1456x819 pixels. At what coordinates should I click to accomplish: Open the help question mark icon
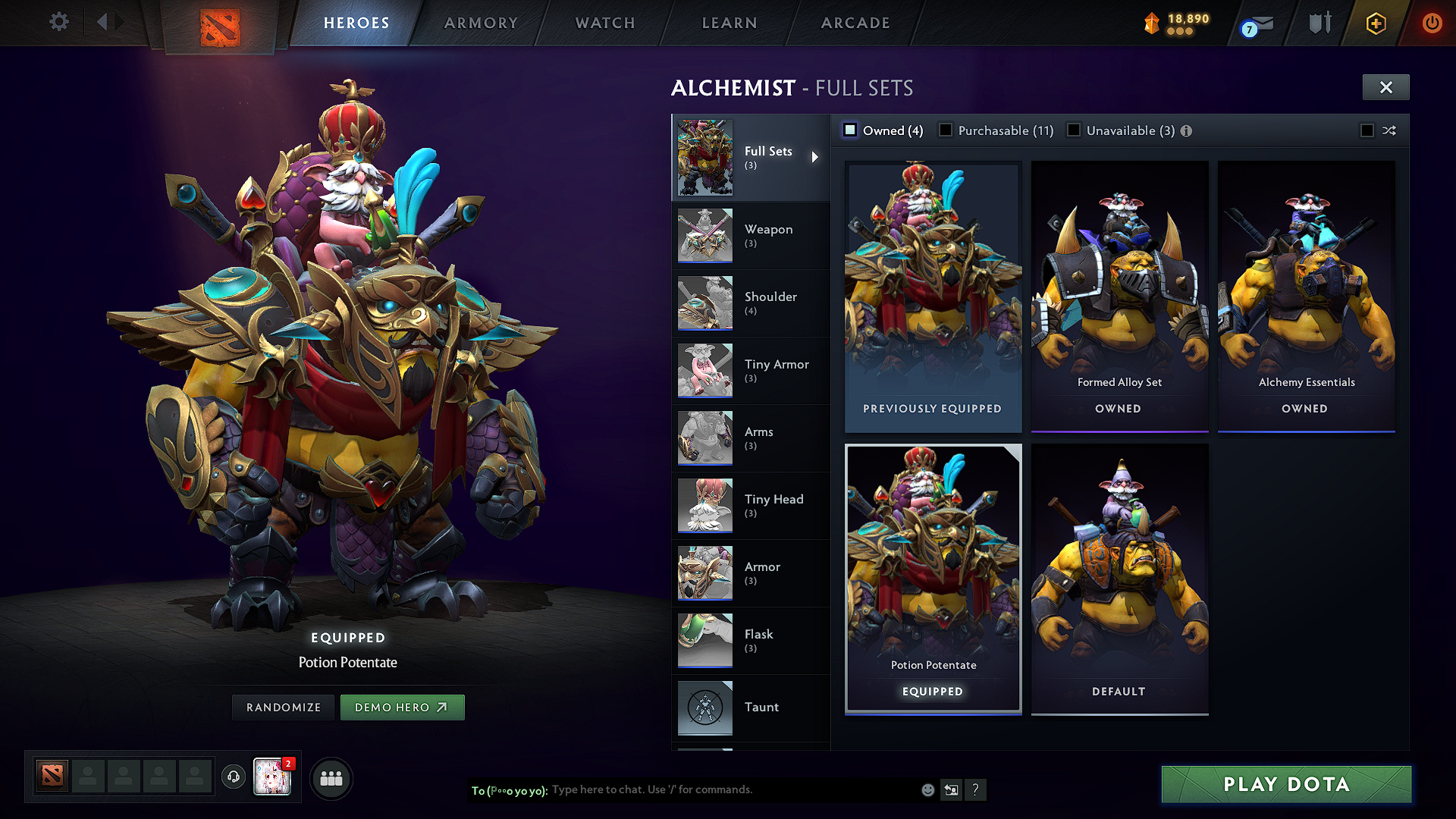click(x=975, y=789)
